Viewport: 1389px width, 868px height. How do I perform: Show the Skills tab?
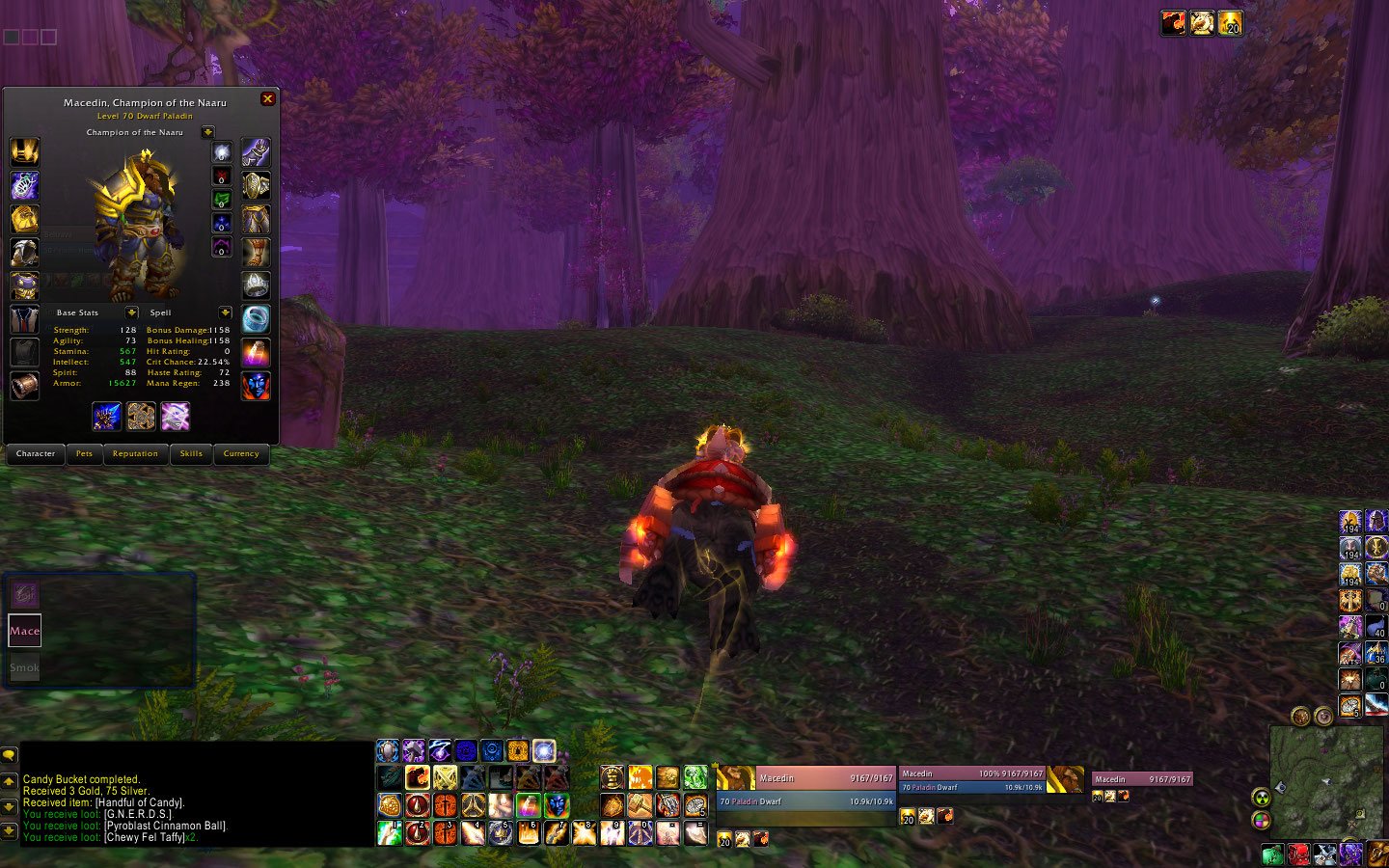191,453
